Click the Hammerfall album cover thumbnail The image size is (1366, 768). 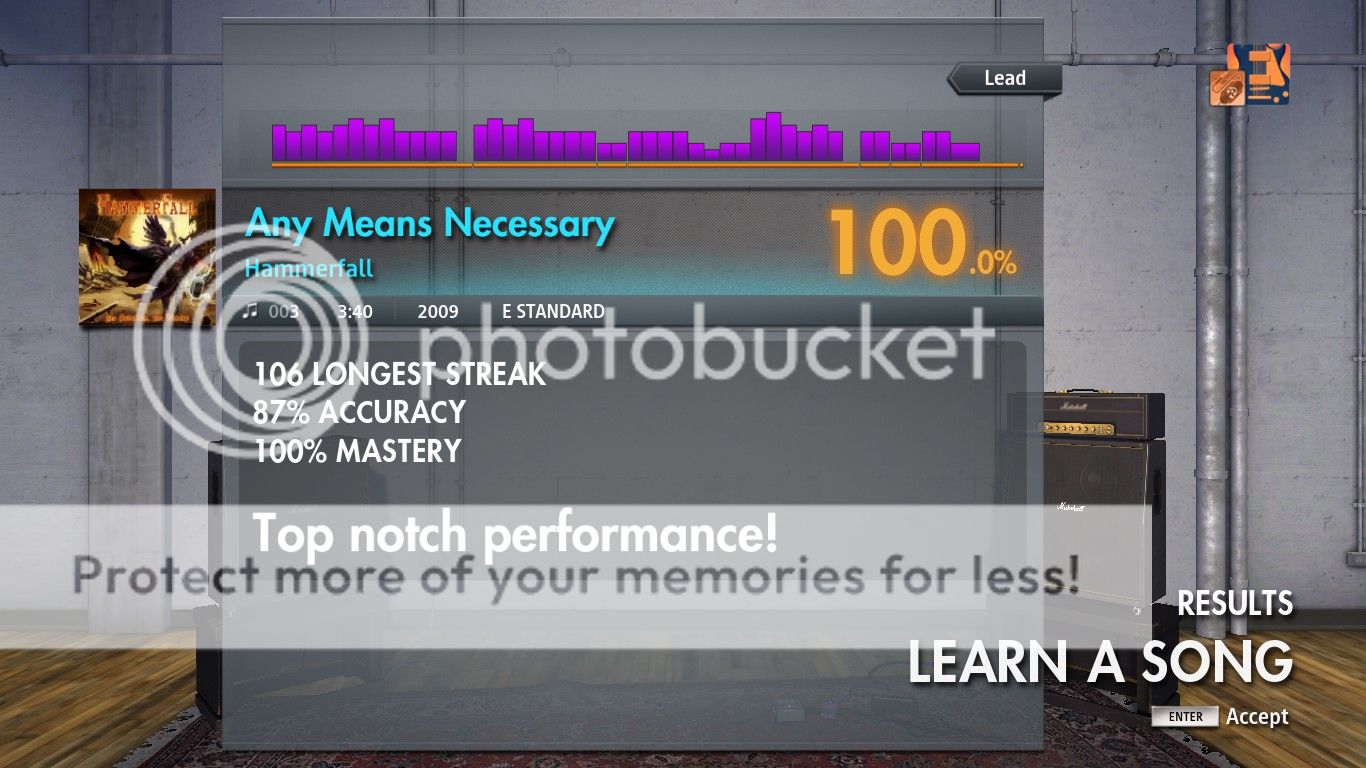(147, 256)
